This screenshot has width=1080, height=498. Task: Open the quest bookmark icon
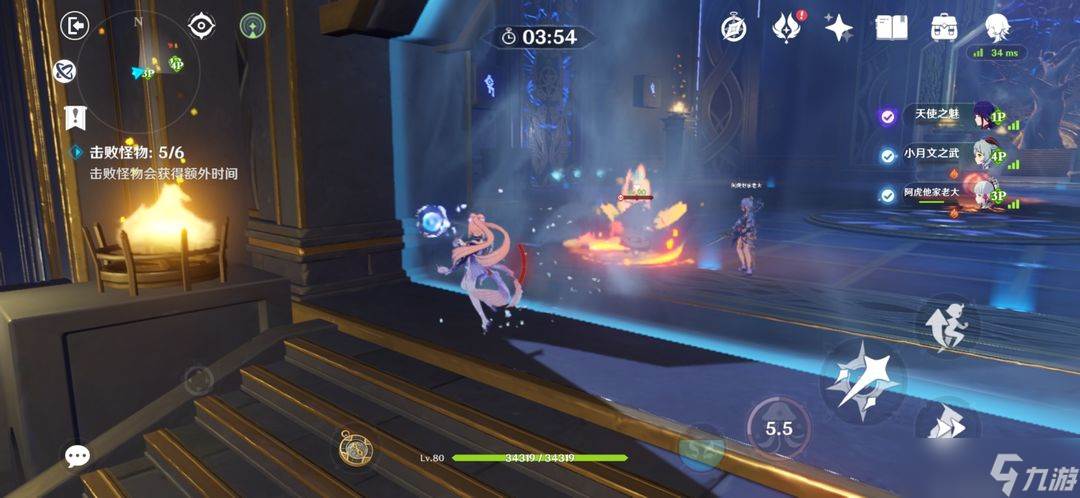[74, 117]
